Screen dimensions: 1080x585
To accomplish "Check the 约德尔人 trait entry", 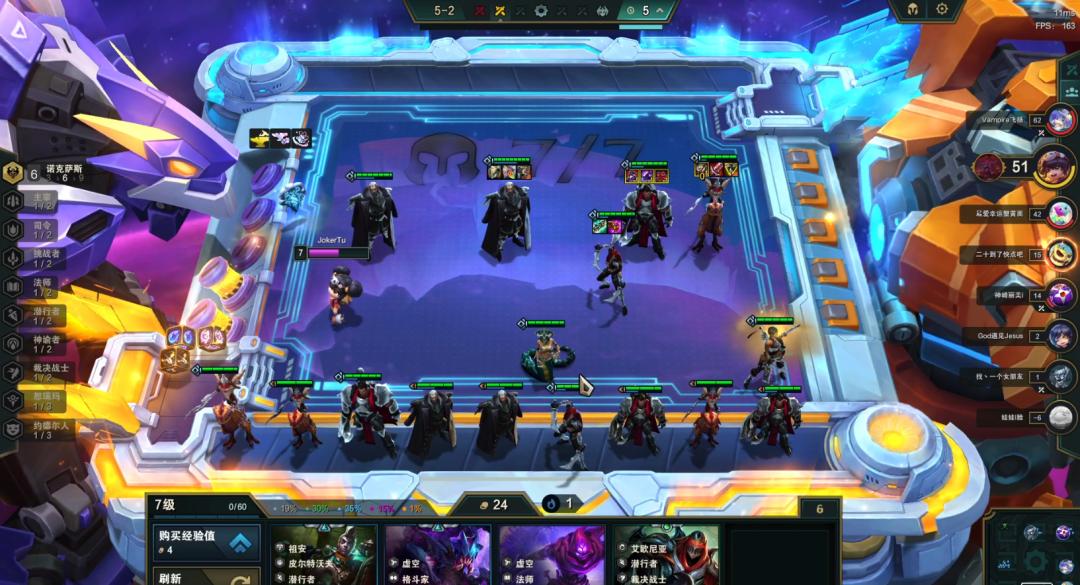I will pos(40,428).
